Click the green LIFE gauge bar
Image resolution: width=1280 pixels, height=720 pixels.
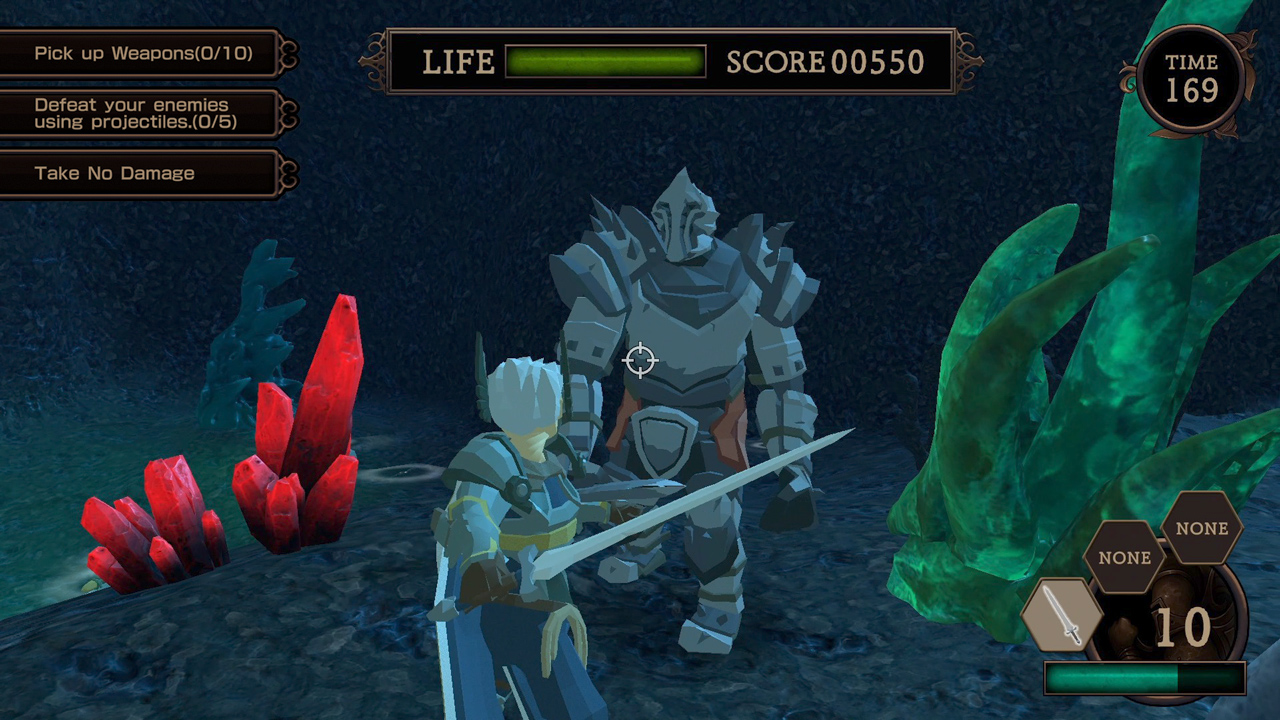[x=606, y=62]
